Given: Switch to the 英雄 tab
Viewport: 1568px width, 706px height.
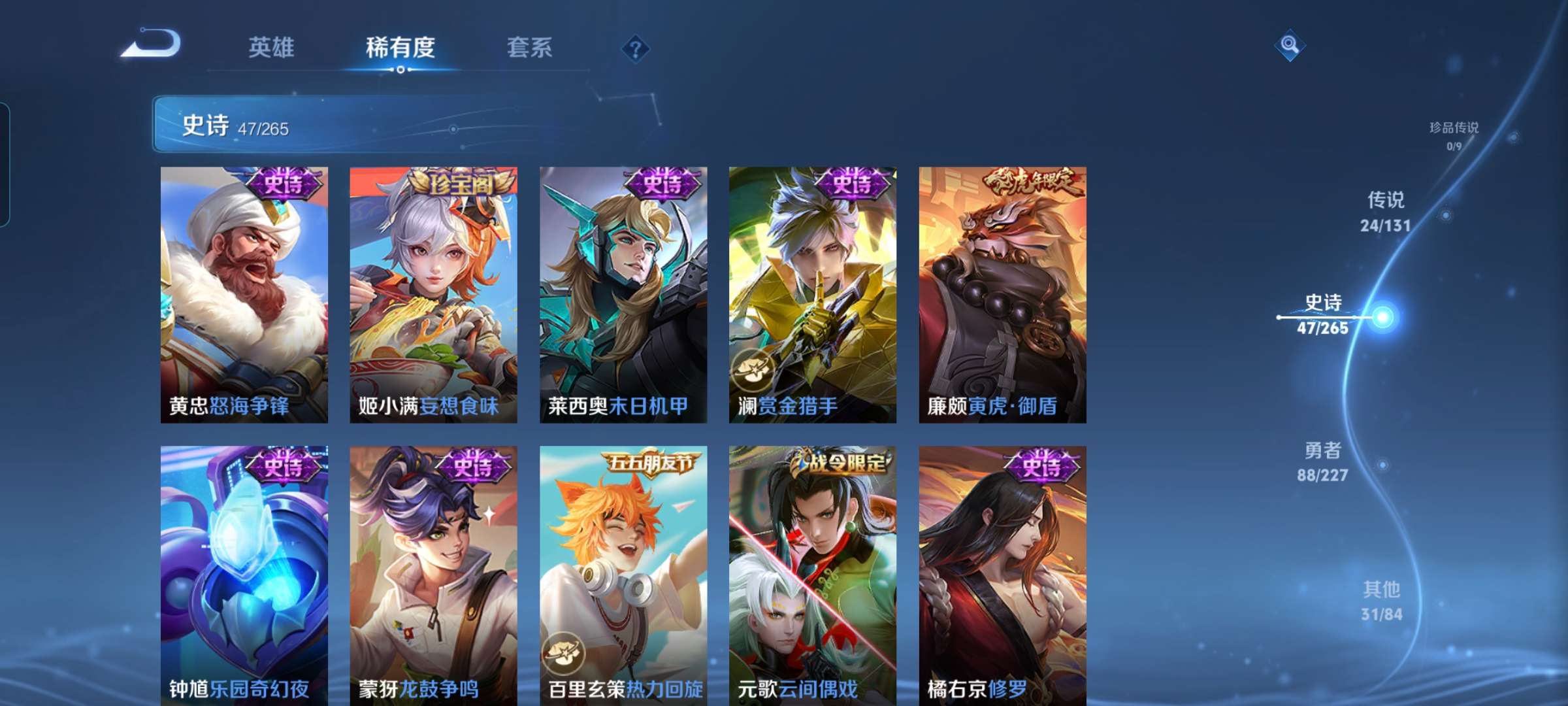Looking at the screenshot, I should click(271, 48).
